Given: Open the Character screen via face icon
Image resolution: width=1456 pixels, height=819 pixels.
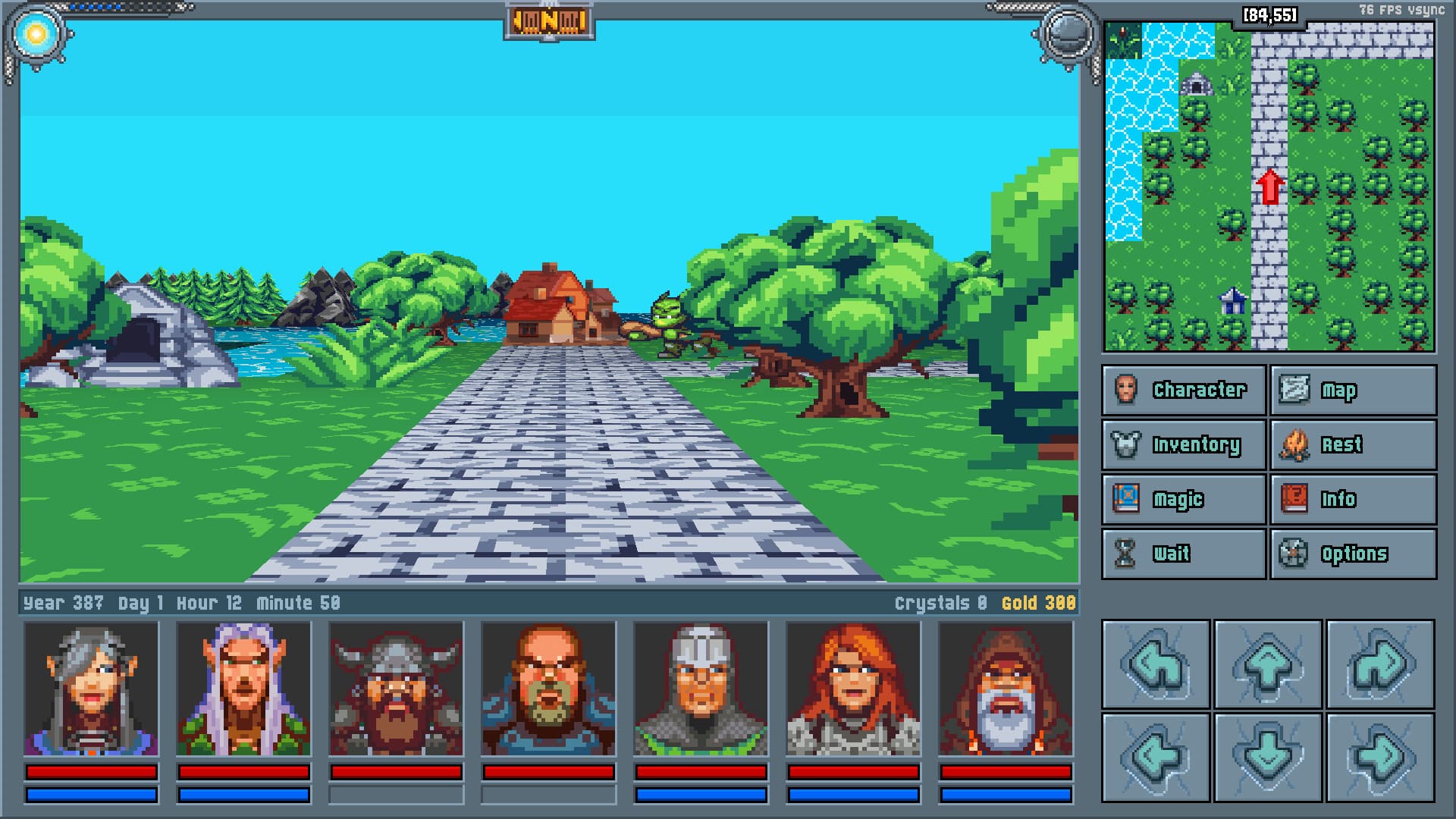Looking at the screenshot, I should click(1128, 390).
